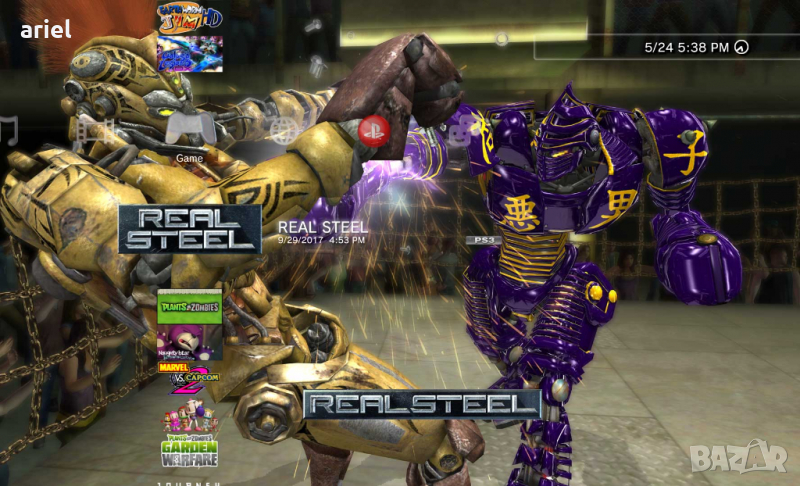Open the Network globe category
The height and width of the screenshot is (486, 800).
tap(285, 130)
